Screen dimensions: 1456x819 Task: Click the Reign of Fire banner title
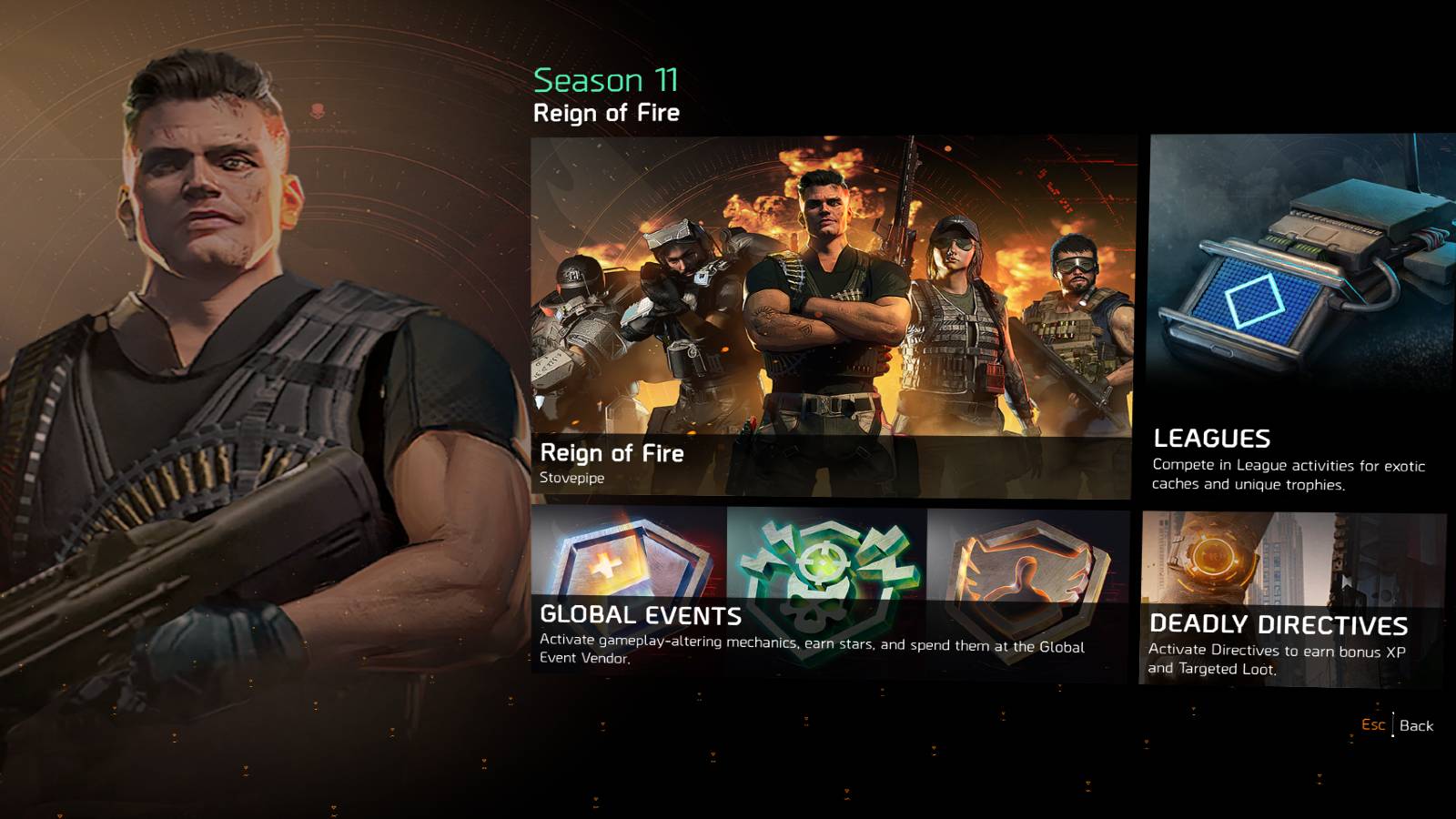tap(615, 452)
